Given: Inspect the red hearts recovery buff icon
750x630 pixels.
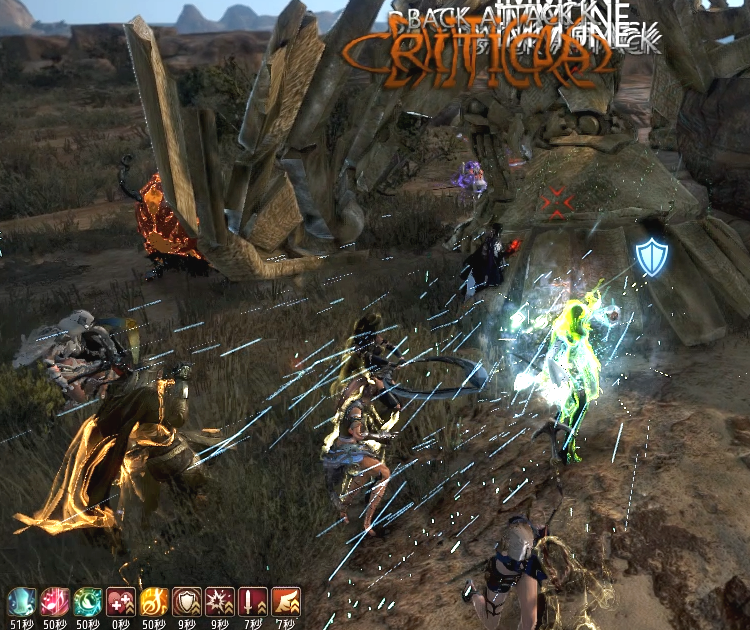Looking at the screenshot, I should coord(120,600).
